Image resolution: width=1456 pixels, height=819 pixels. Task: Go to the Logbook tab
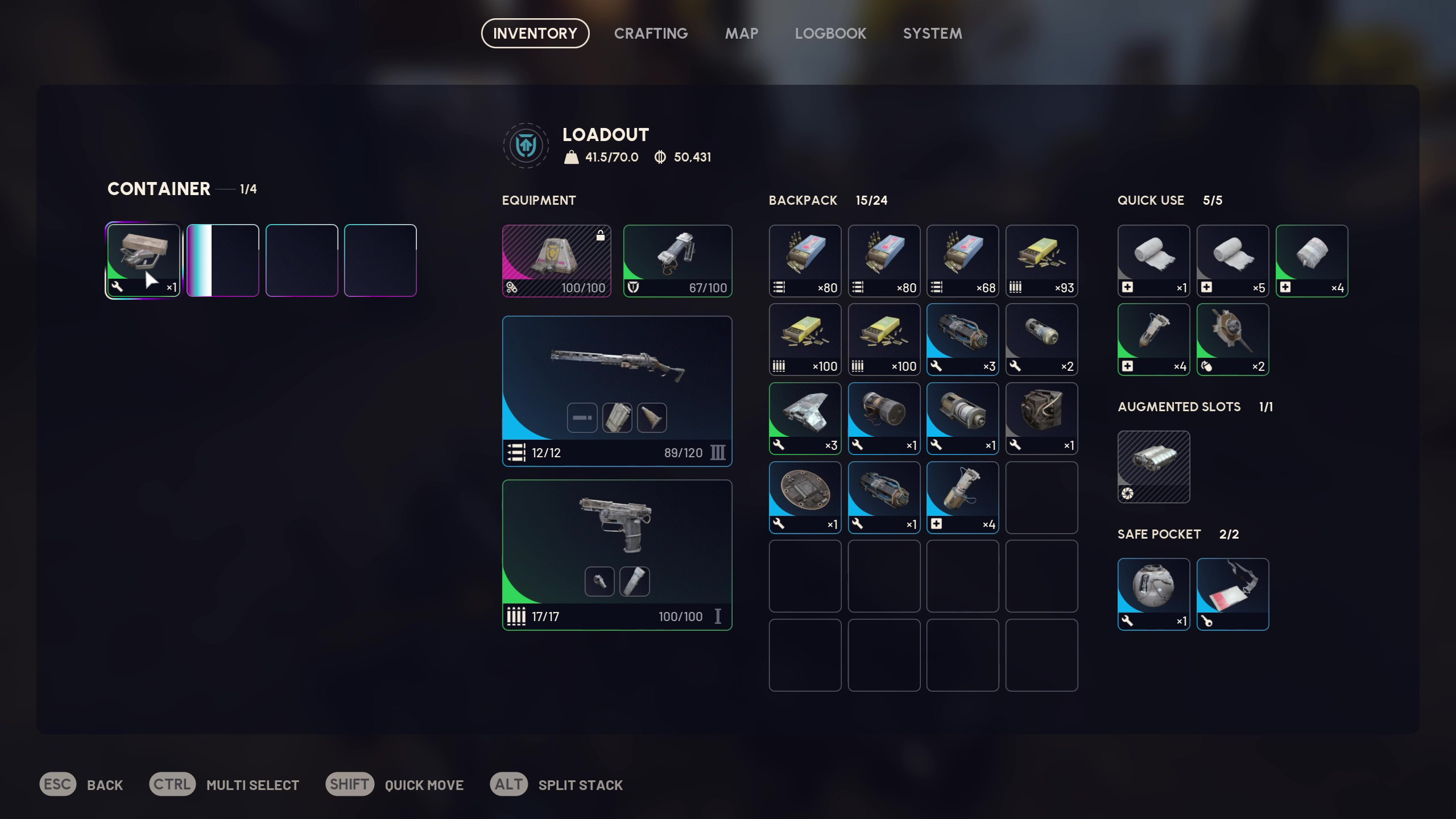click(x=830, y=34)
